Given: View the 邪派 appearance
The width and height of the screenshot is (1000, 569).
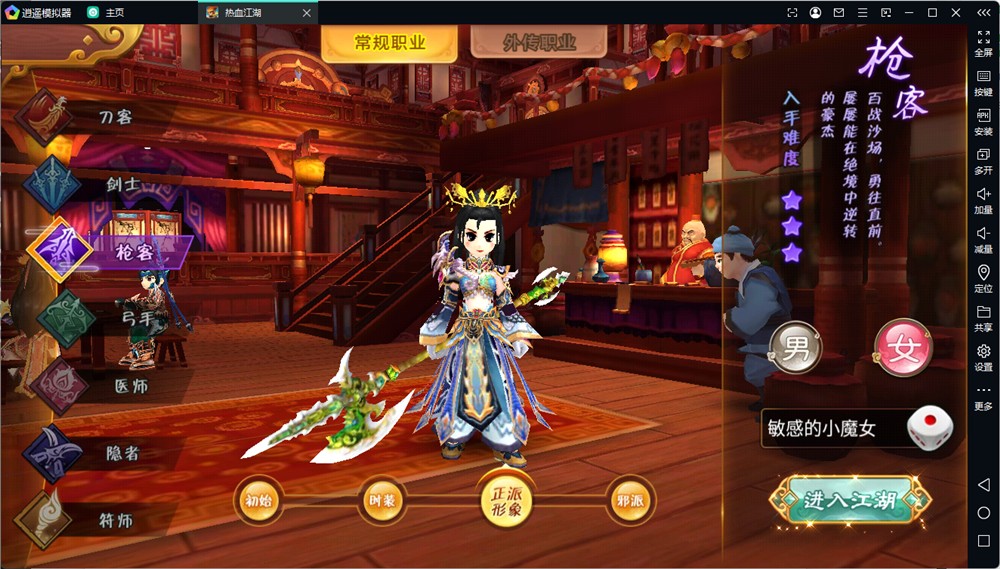Looking at the screenshot, I should click(x=630, y=499).
